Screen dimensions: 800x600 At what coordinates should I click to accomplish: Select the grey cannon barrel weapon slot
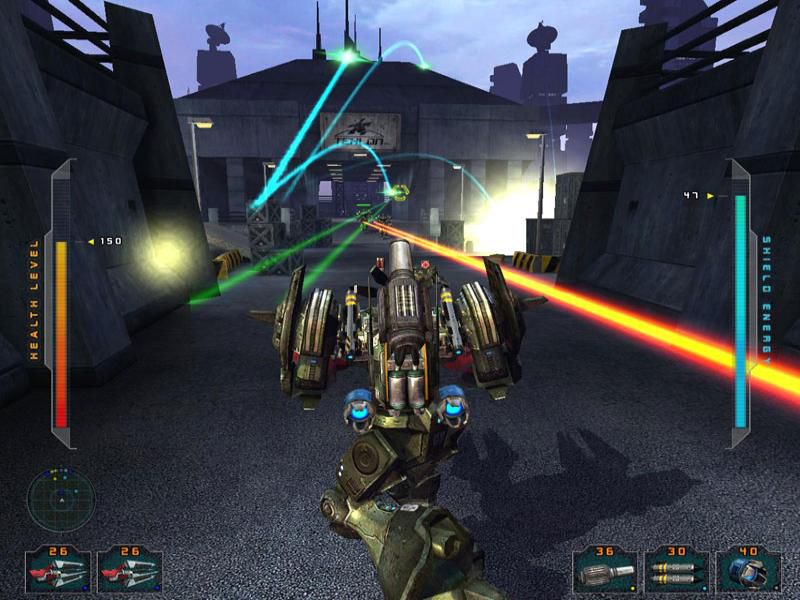tap(605, 571)
